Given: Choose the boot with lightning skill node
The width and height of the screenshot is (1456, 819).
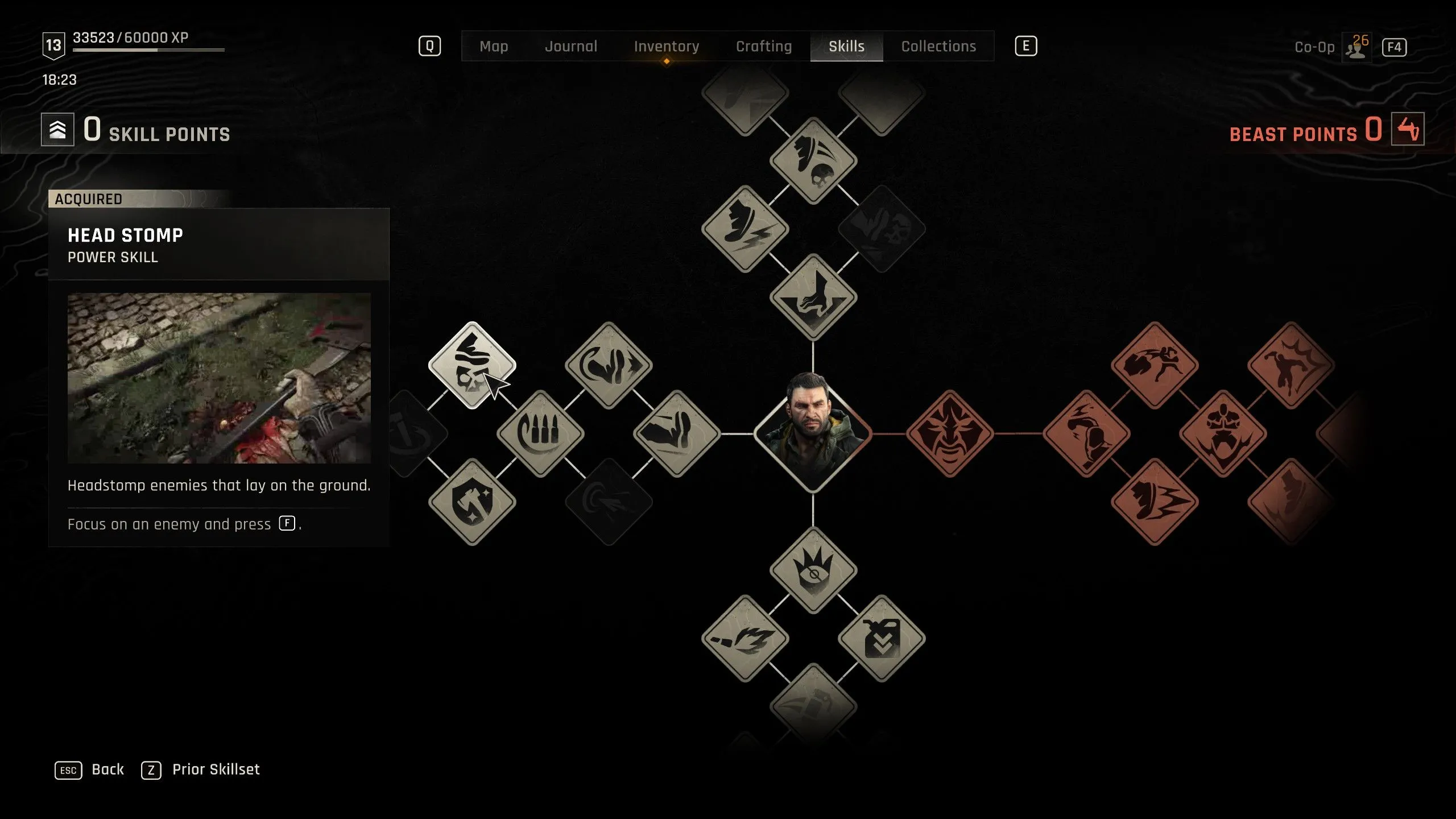Looking at the screenshot, I should point(745,229).
